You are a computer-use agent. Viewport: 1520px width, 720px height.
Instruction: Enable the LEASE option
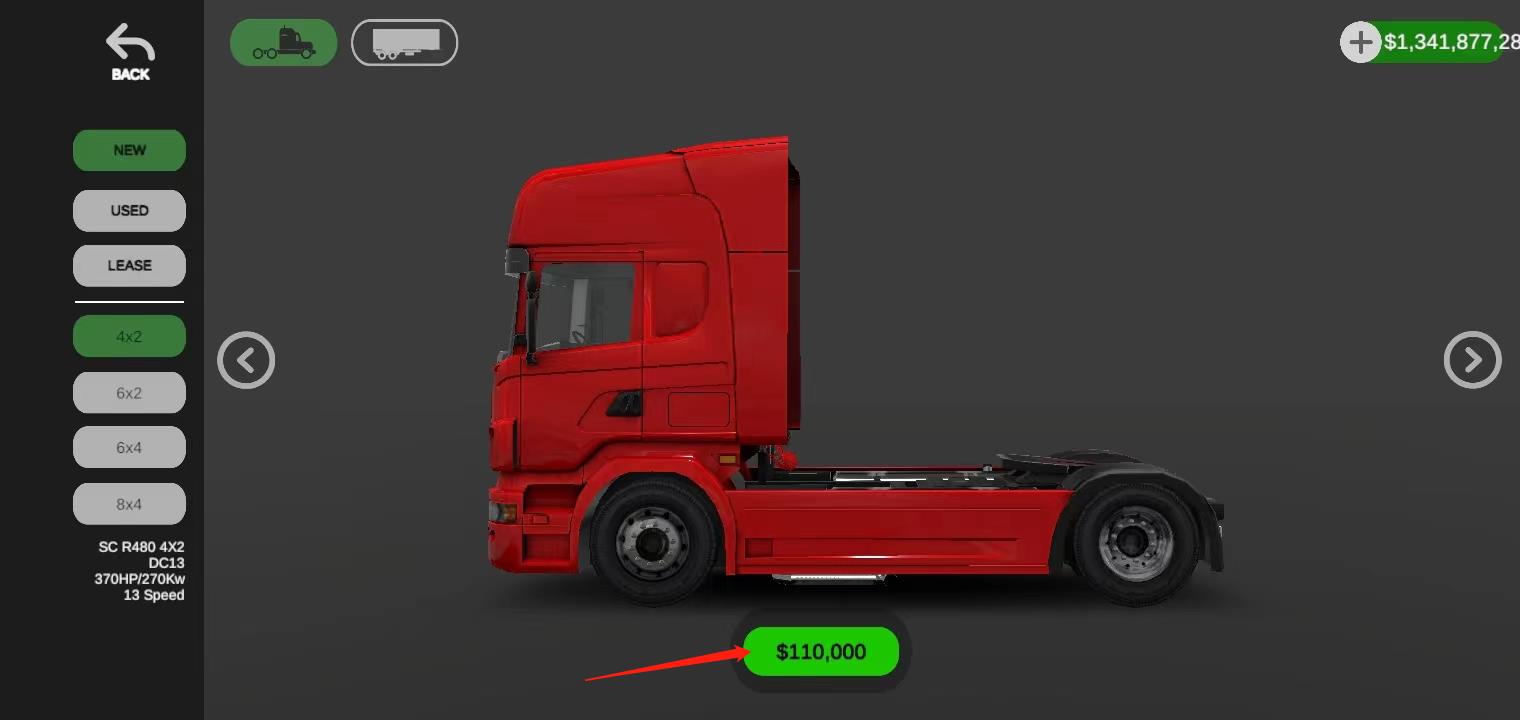pyautogui.click(x=129, y=265)
